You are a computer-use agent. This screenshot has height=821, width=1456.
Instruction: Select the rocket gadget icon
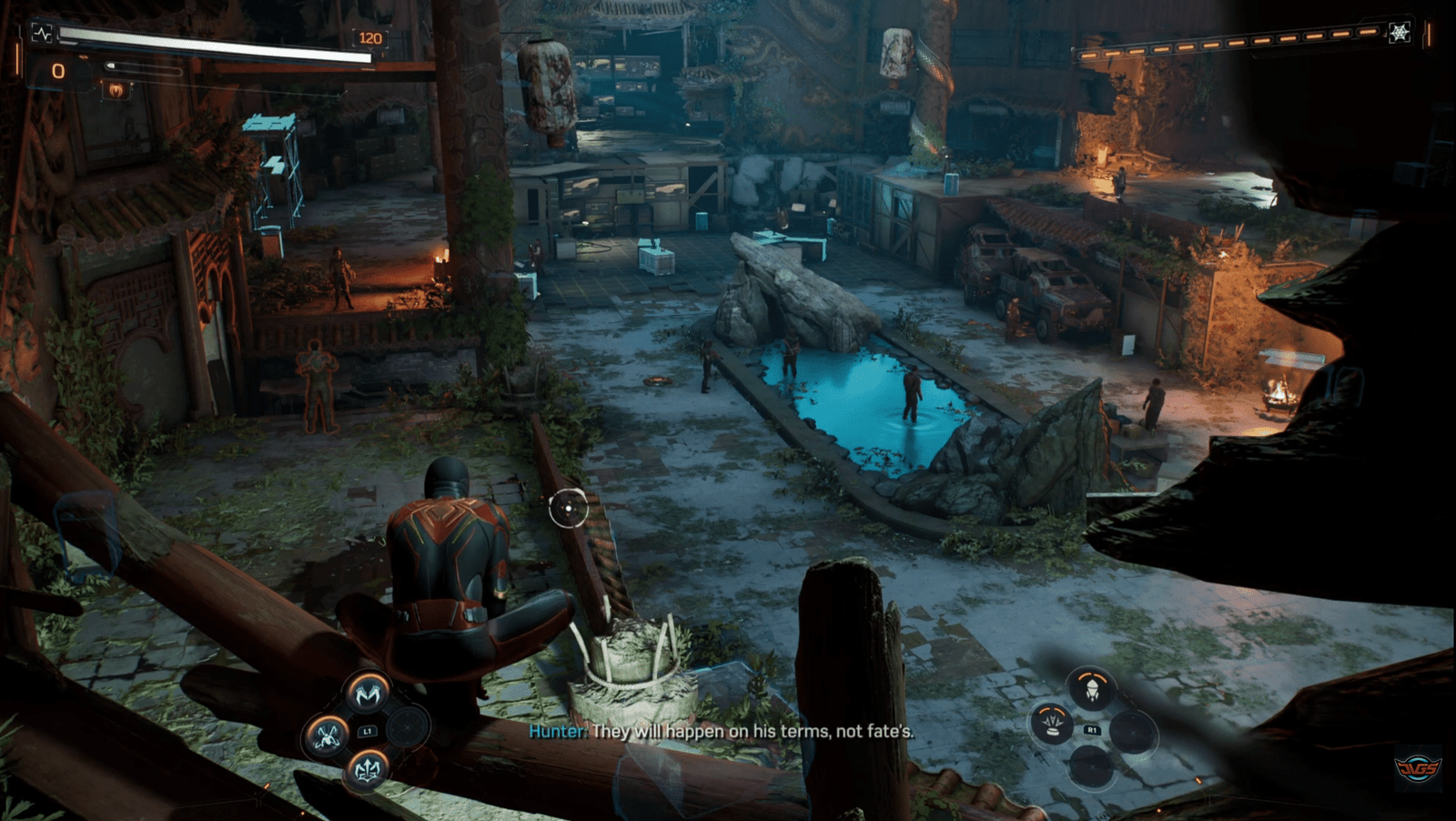click(x=1091, y=689)
